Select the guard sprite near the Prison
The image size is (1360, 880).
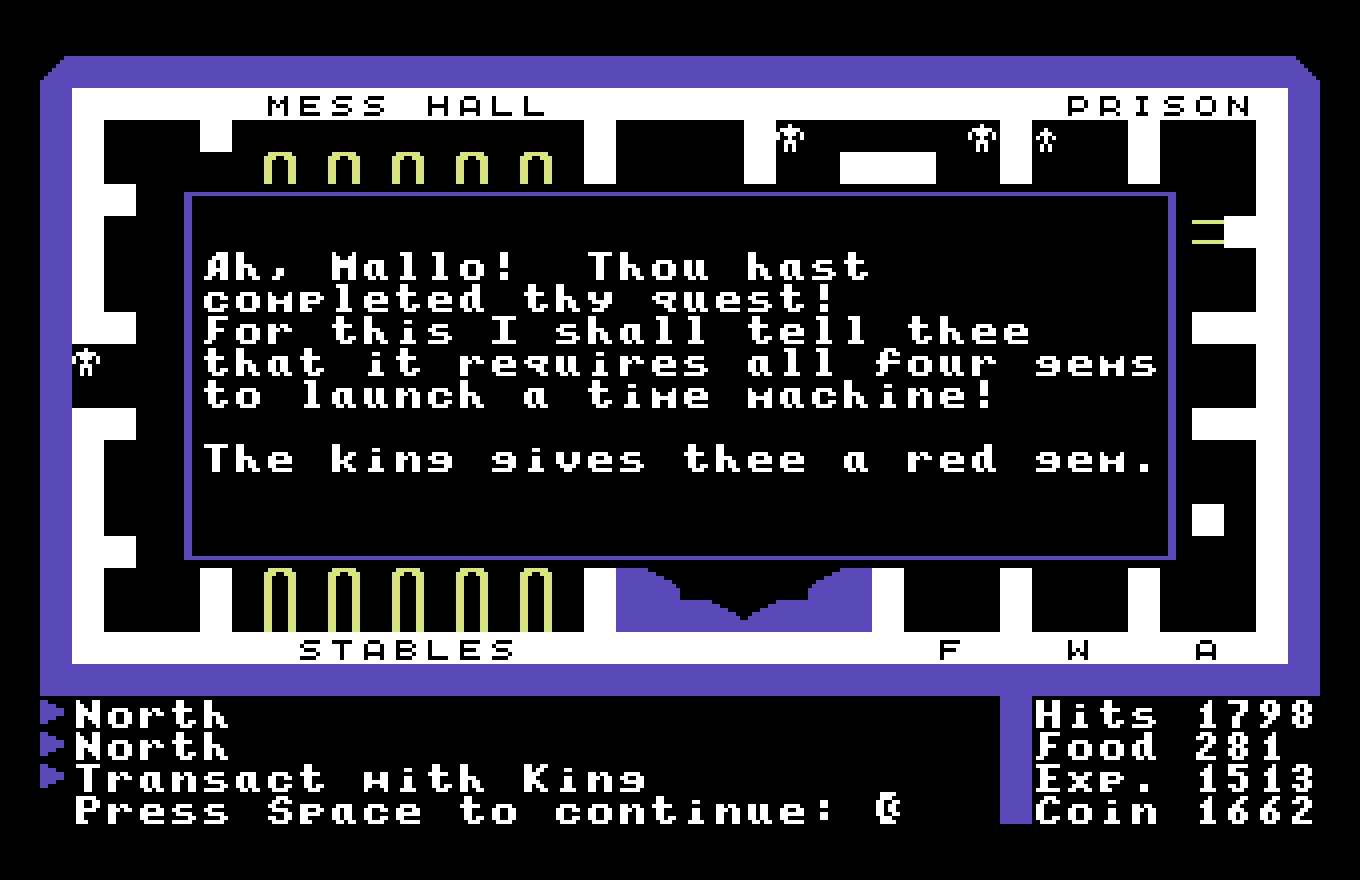983,140
